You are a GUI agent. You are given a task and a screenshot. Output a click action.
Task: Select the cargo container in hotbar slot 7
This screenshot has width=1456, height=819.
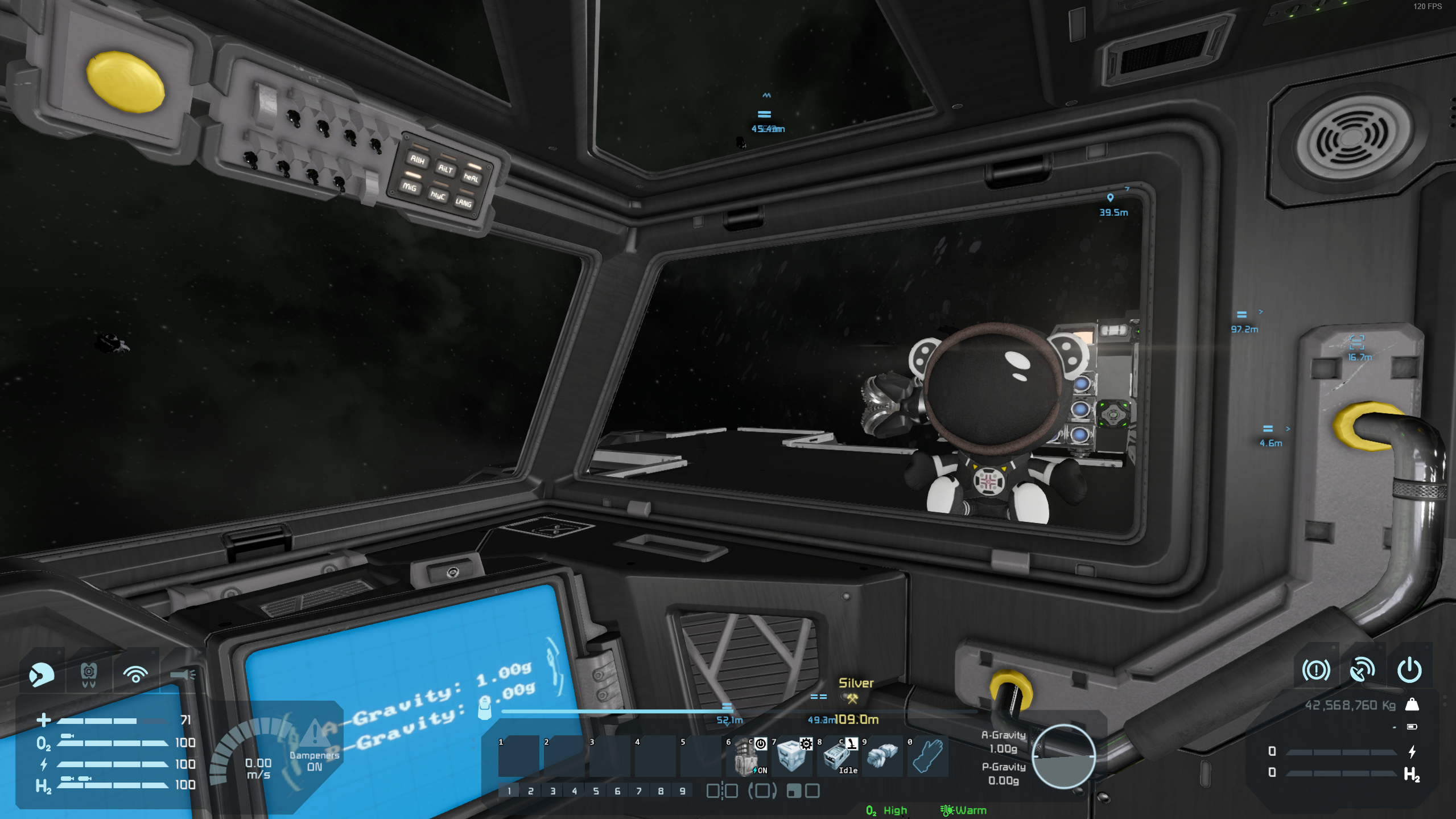pyautogui.click(x=791, y=756)
